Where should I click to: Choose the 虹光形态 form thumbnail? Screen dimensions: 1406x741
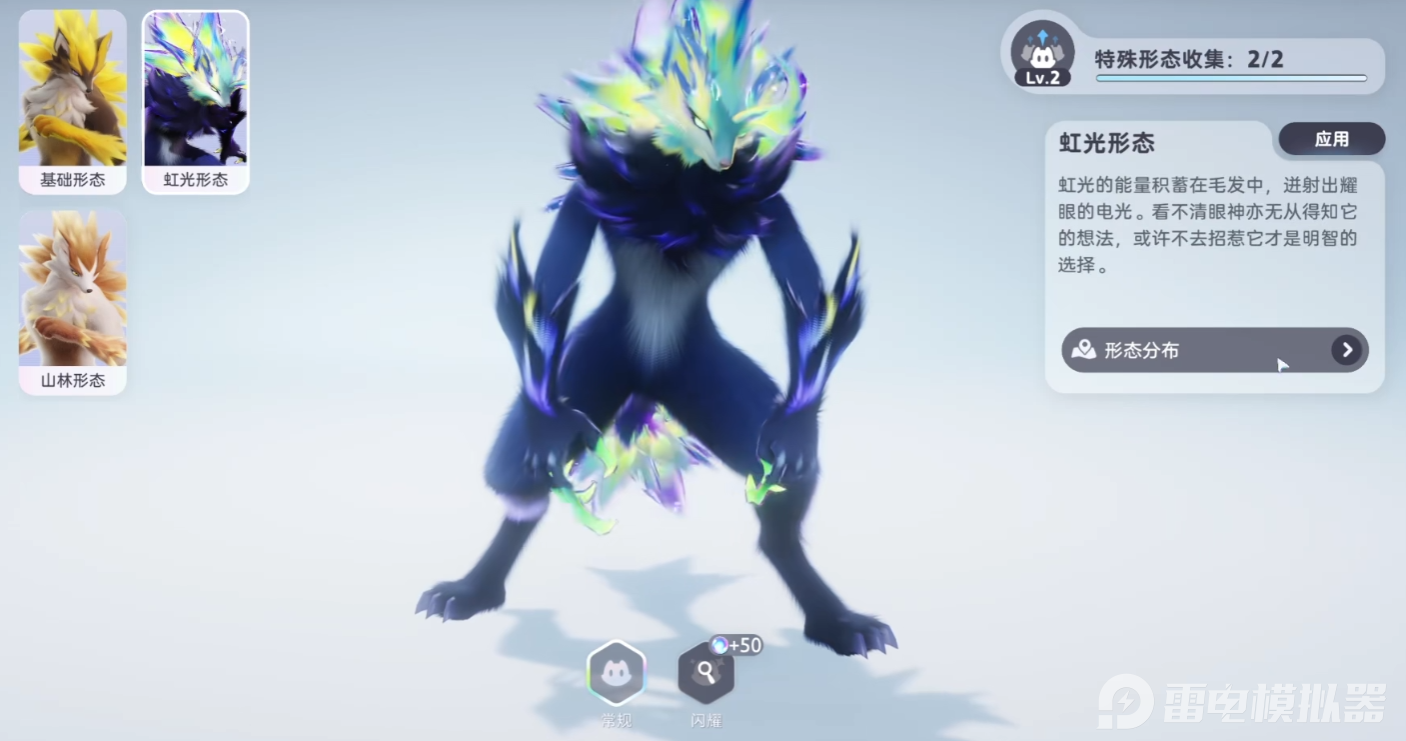196,101
